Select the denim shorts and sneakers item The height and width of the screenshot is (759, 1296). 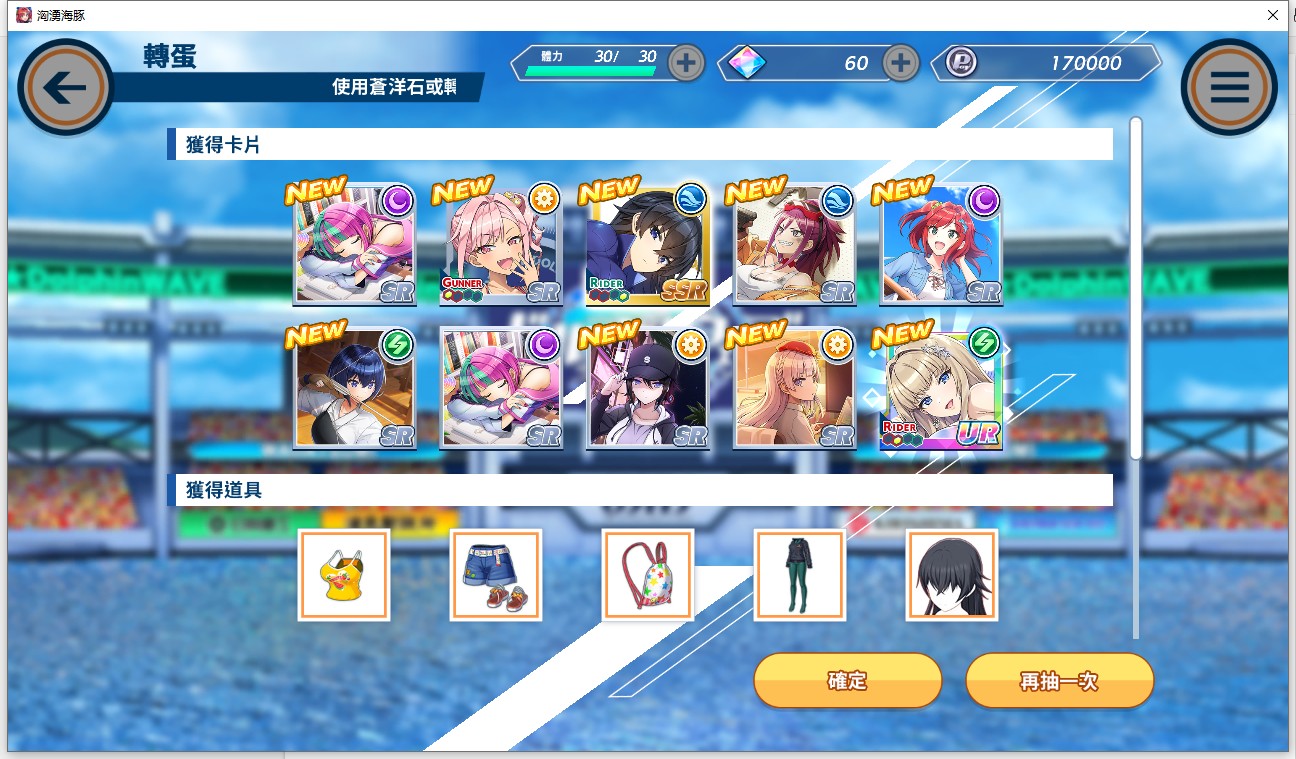click(x=495, y=575)
